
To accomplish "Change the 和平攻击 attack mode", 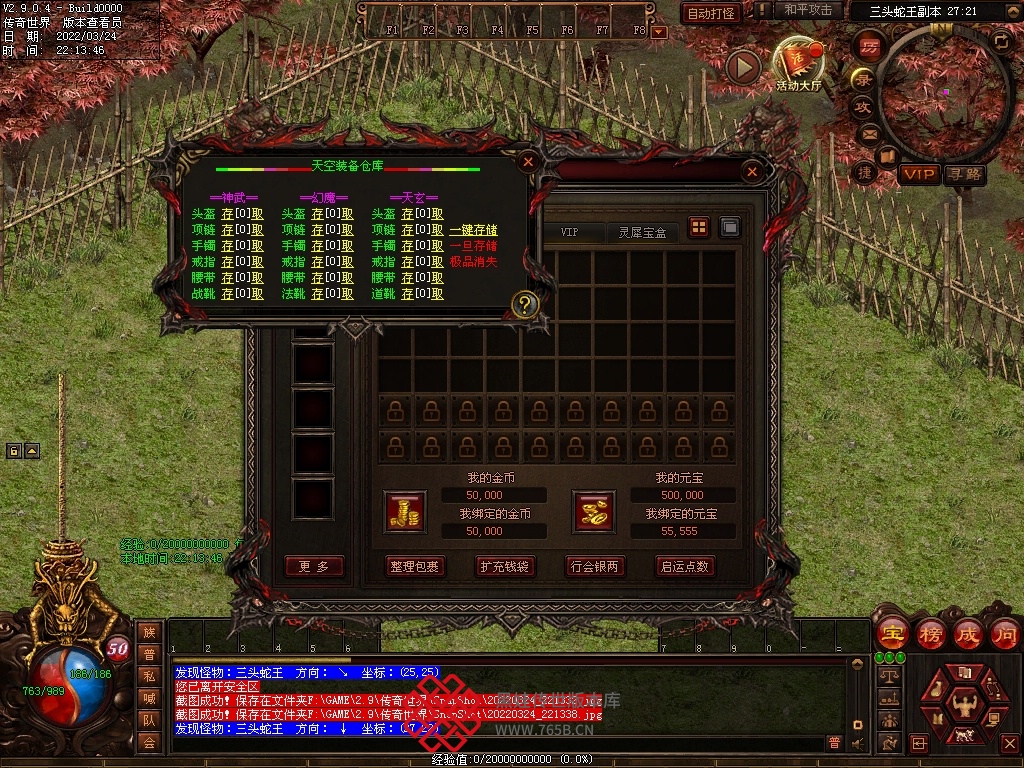I will click(808, 10).
